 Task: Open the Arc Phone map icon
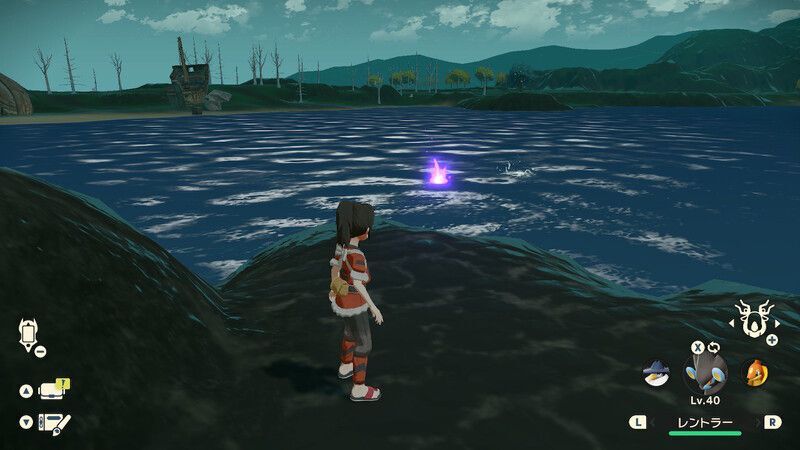pyautogui.click(x=27, y=334)
